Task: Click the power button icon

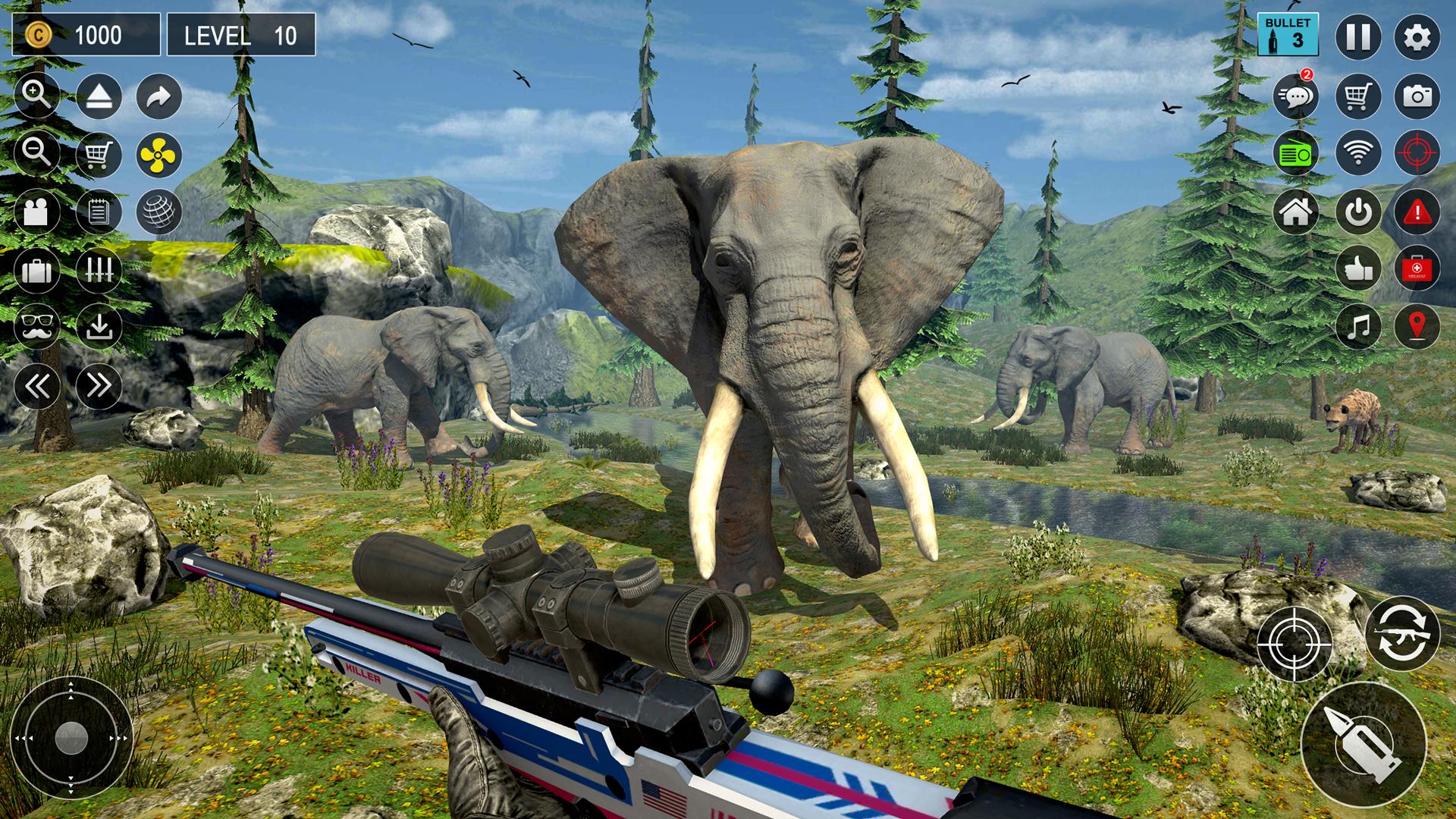Action: 1357,212
